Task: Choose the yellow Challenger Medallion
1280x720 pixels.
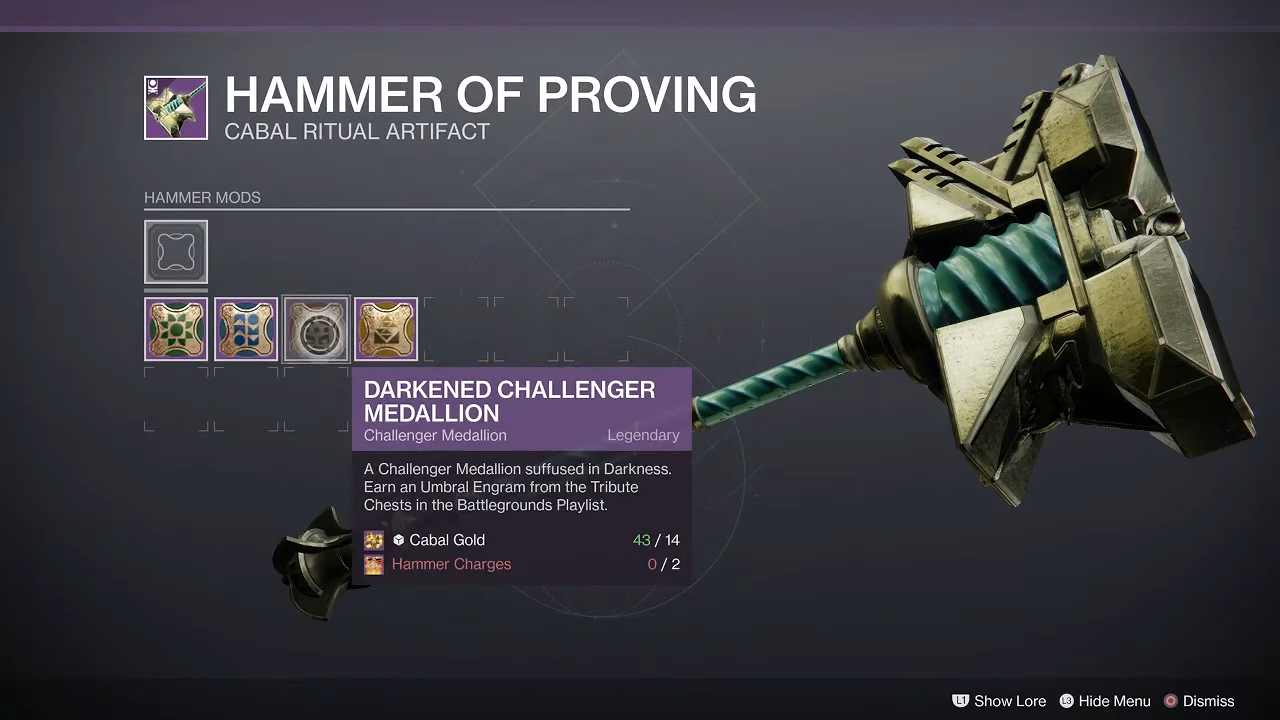Action: click(x=386, y=329)
